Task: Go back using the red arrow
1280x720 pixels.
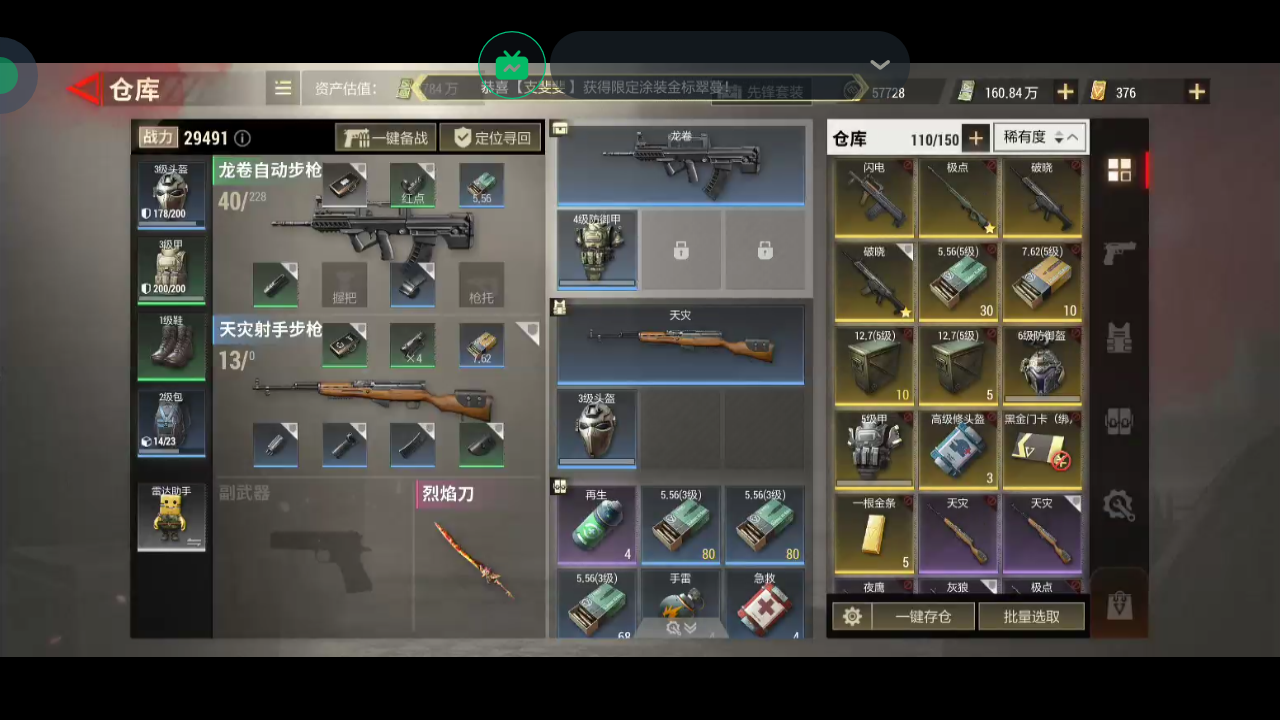Action: coord(84,90)
